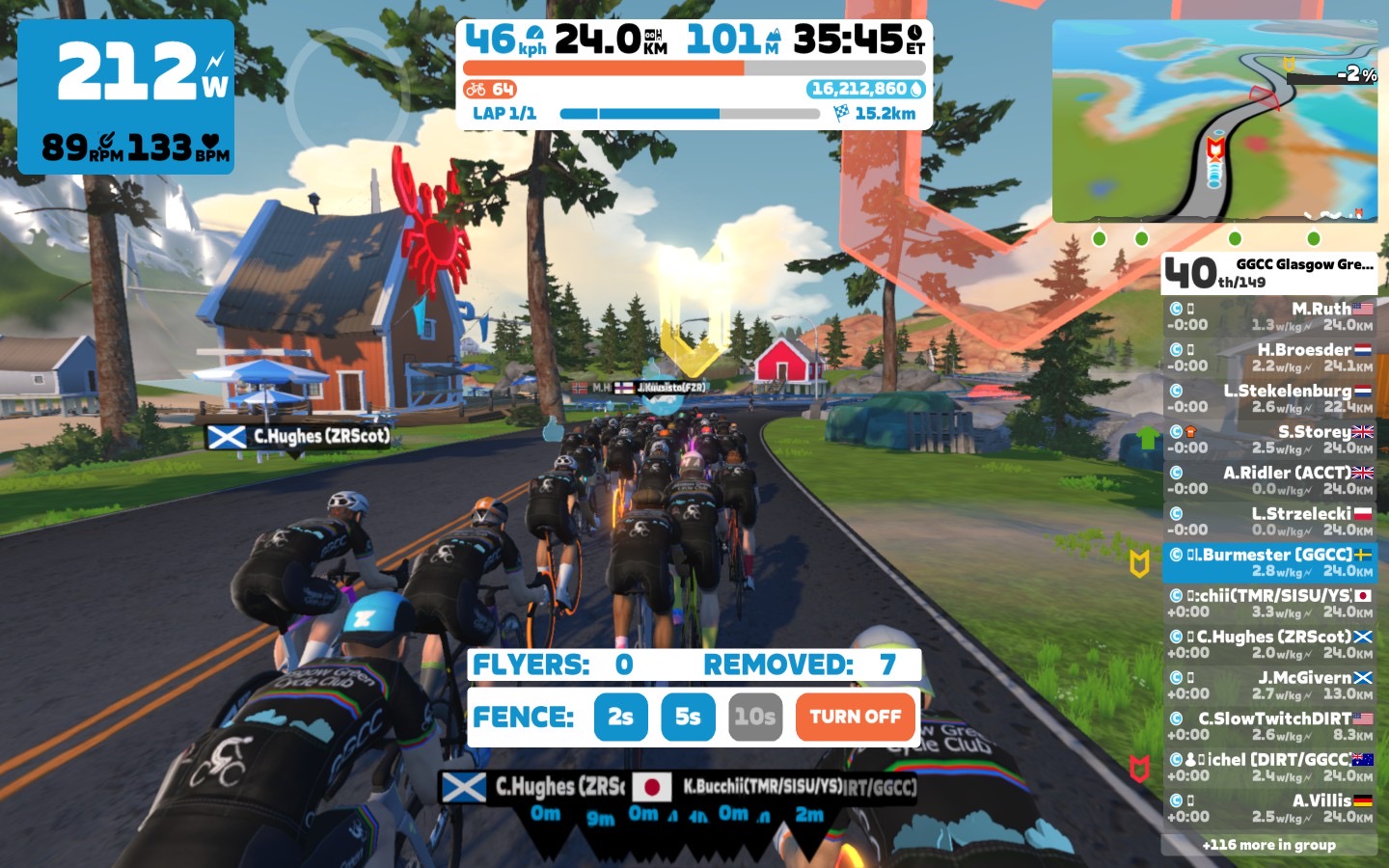Click the highlighted L.Burmester (GGCC) row
Image resolution: width=1389 pixels, height=868 pixels.
[x=1269, y=562]
